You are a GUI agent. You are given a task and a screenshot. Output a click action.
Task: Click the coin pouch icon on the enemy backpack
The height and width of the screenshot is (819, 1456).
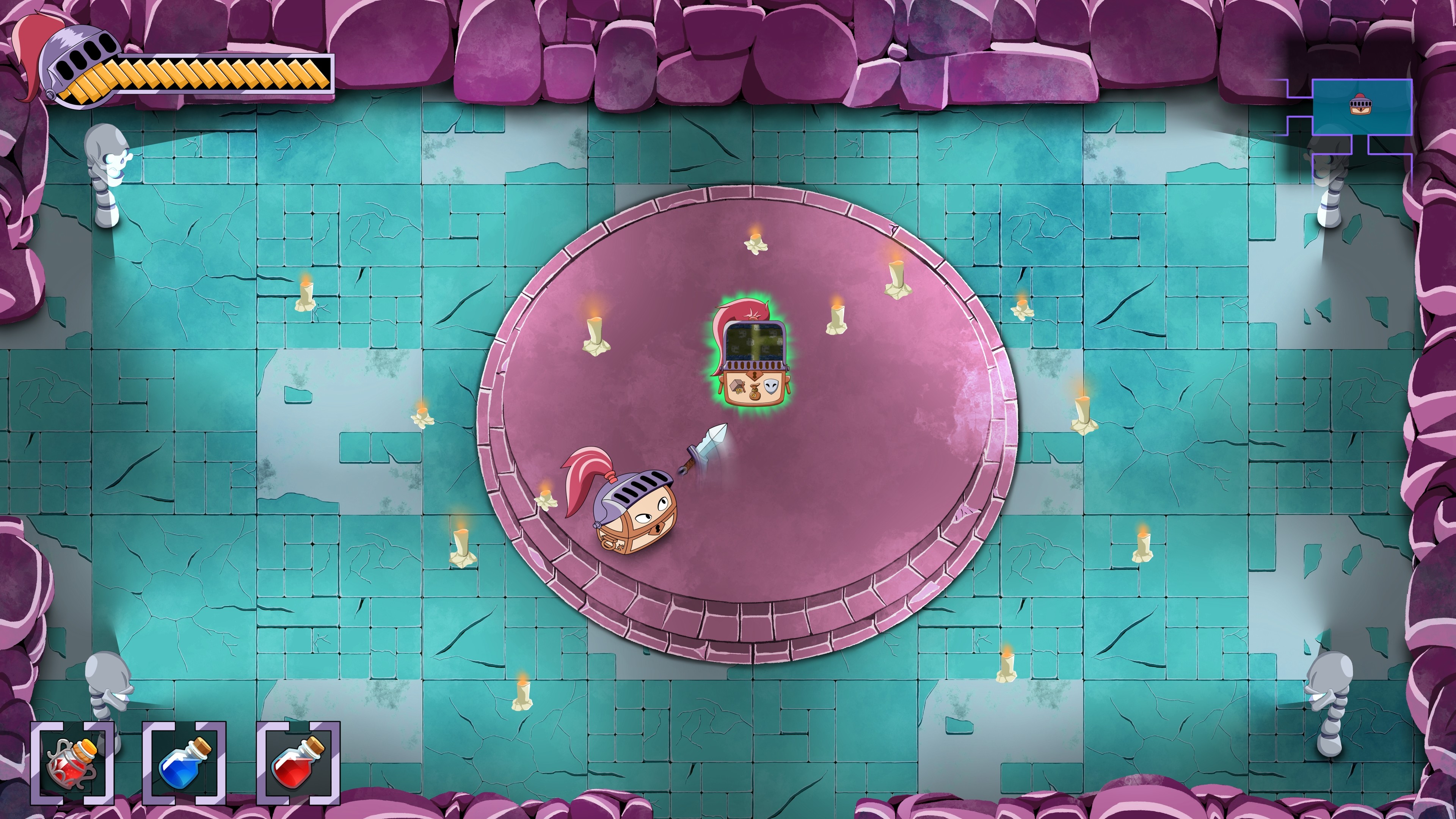(x=755, y=392)
